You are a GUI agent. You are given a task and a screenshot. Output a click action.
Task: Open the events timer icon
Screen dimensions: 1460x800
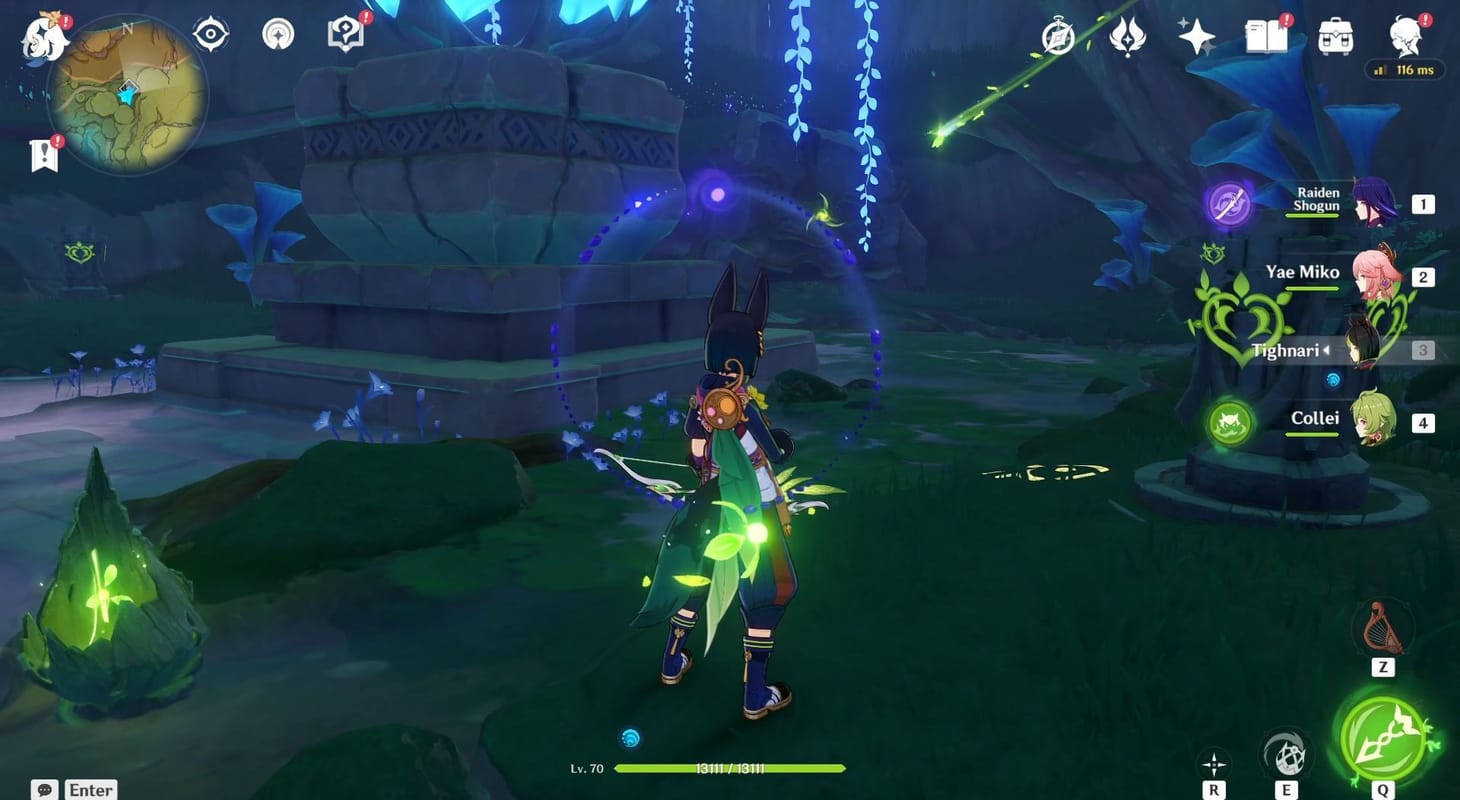click(1058, 33)
